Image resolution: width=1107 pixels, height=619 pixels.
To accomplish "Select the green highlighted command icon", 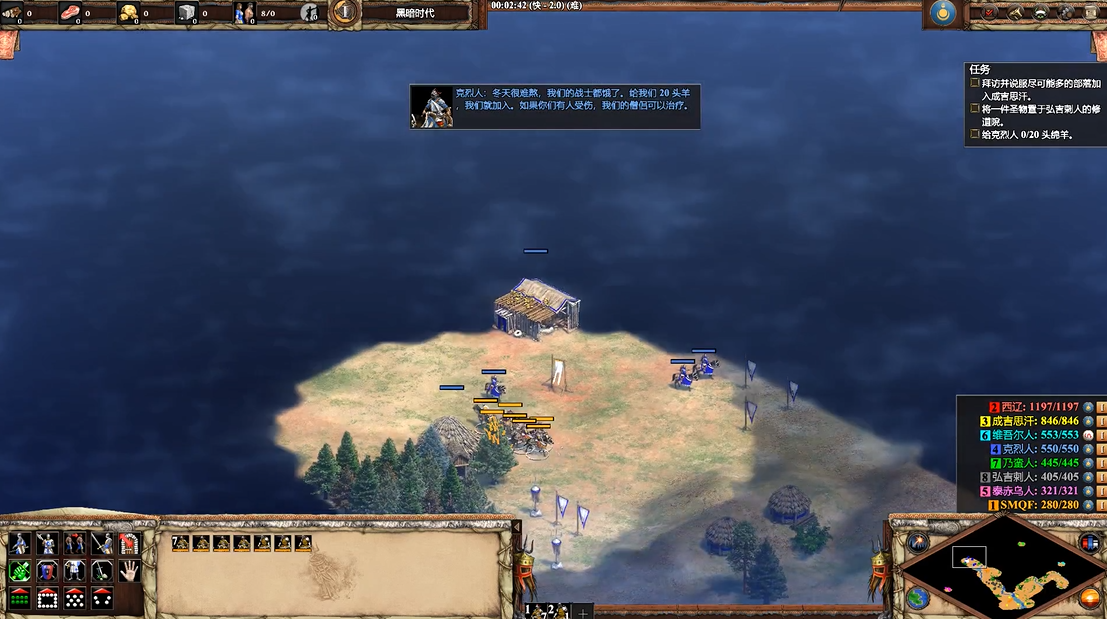I will click(x=19, y=571).
